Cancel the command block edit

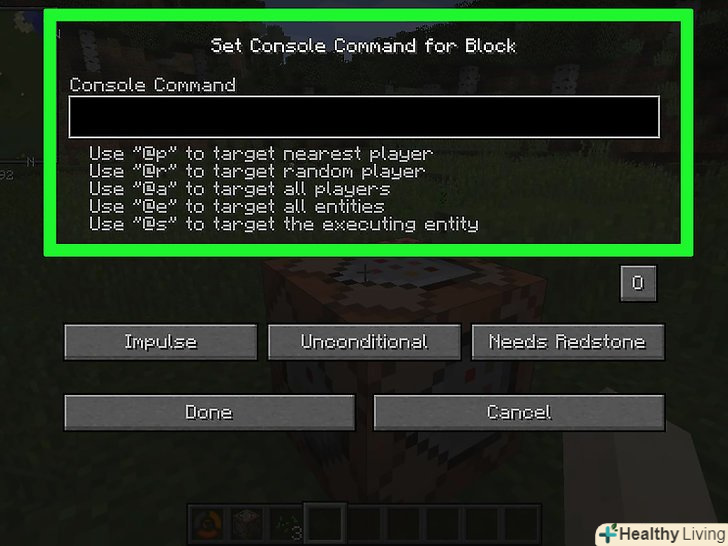[x=519, y=412]
